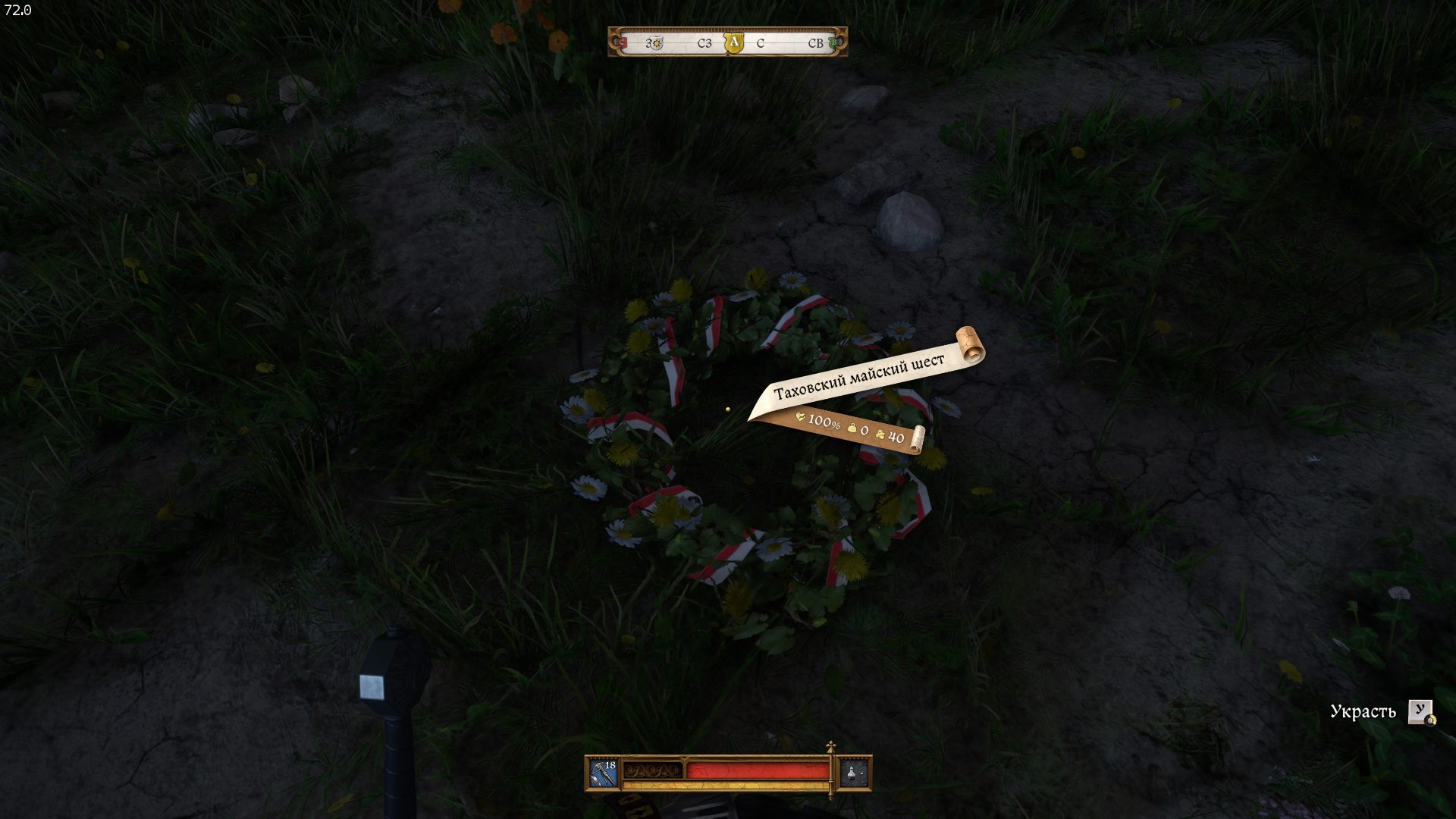
Task: Open the equipped crossbow weapon slot
Action: [604, 773]
